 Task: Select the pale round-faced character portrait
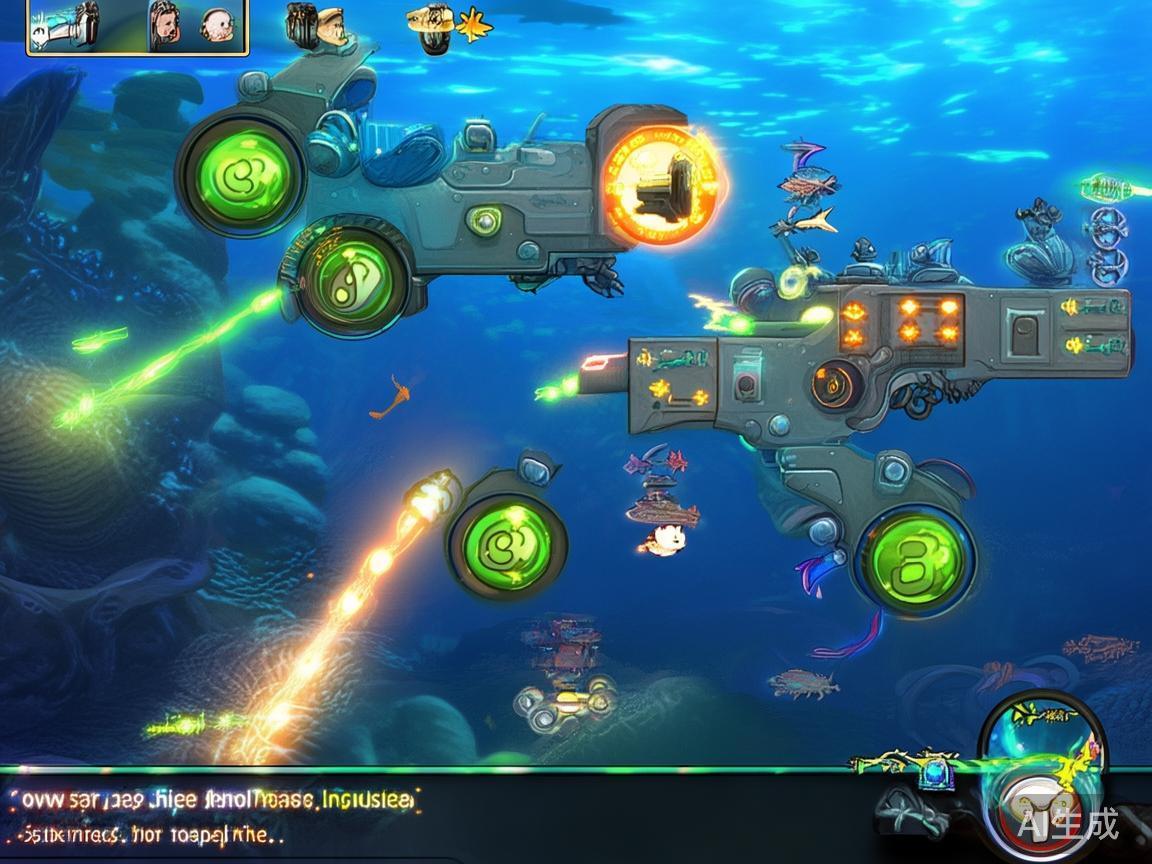(217, 26)
